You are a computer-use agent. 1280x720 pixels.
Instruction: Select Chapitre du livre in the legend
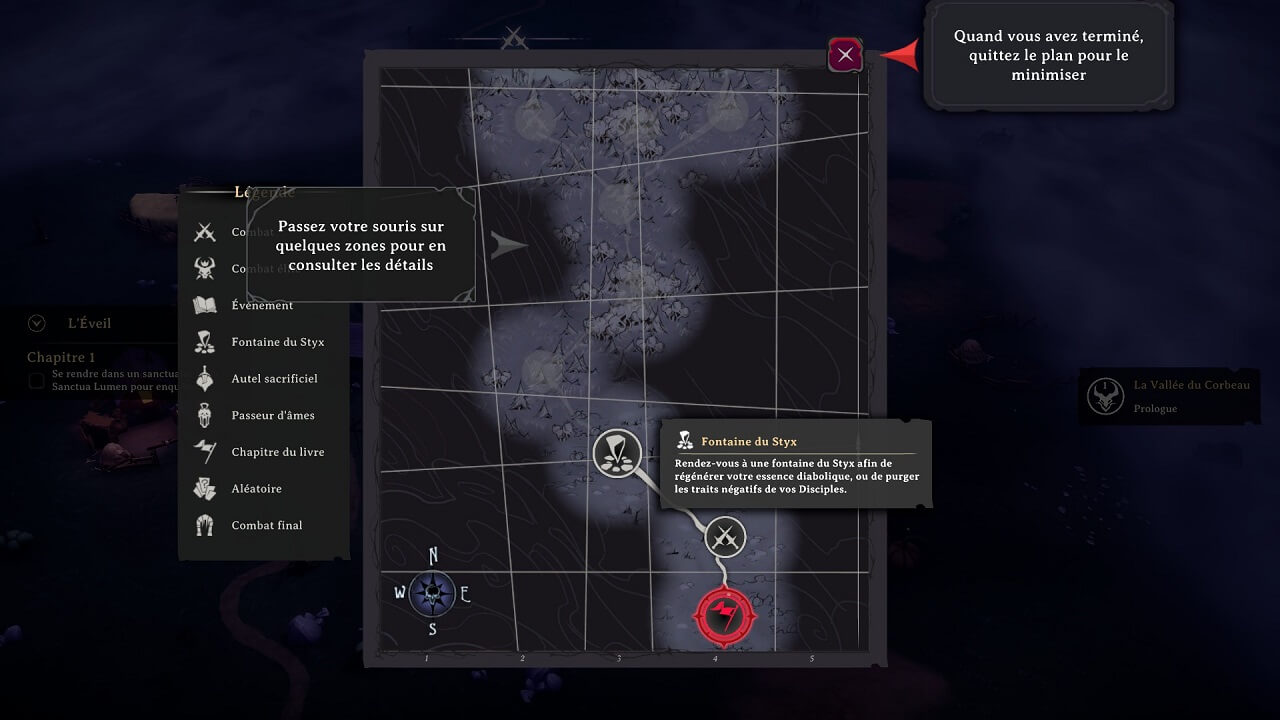click(x=277, y=452)
